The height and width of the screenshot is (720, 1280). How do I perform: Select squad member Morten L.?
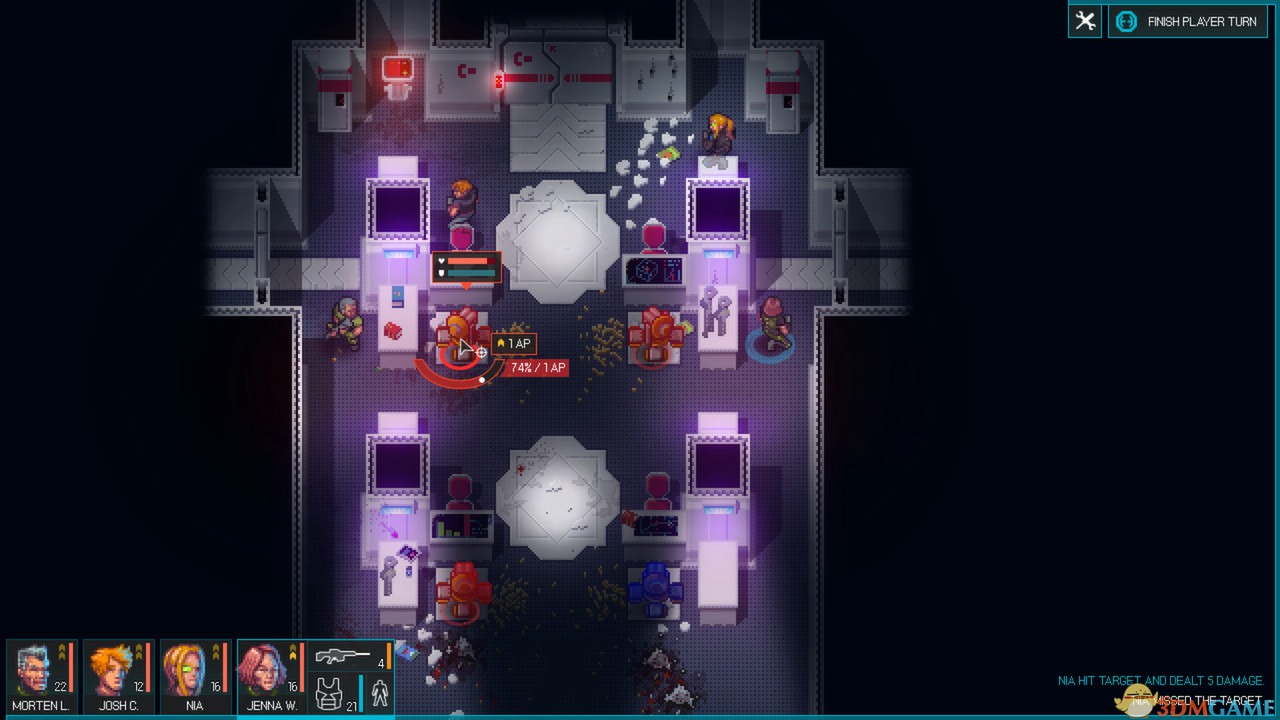click(x=40, y=676)
